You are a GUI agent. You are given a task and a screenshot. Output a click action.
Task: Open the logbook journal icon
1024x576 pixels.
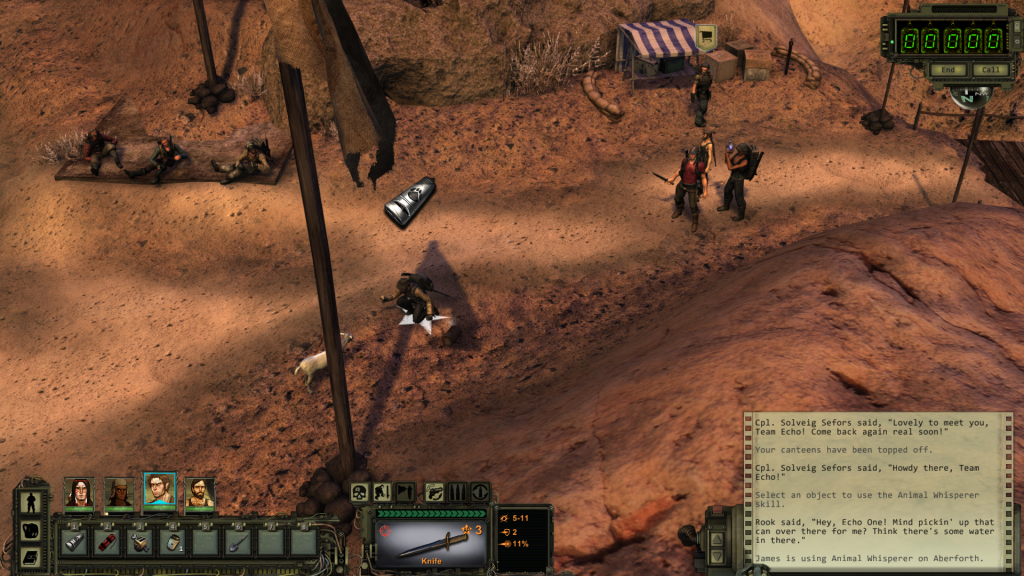tap(30, 557)
